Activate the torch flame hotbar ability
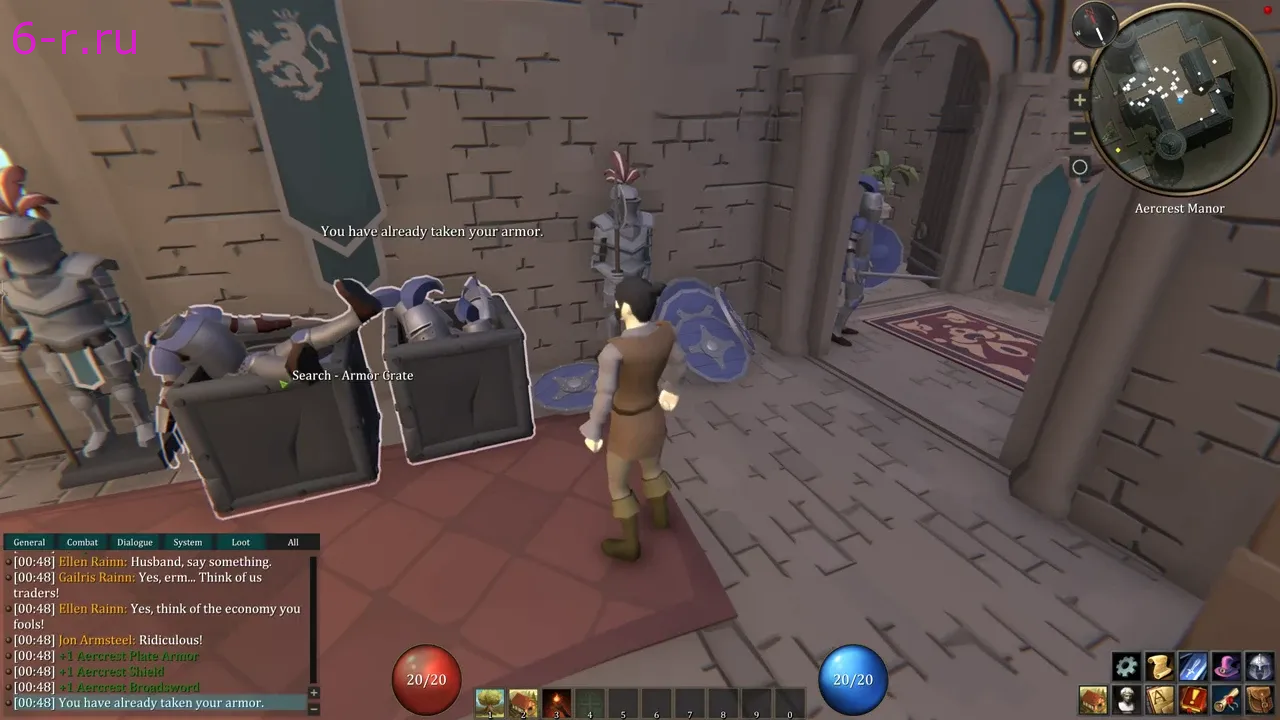The width and height of the screenshot is (1280, 720). click(x=557, y=702)
